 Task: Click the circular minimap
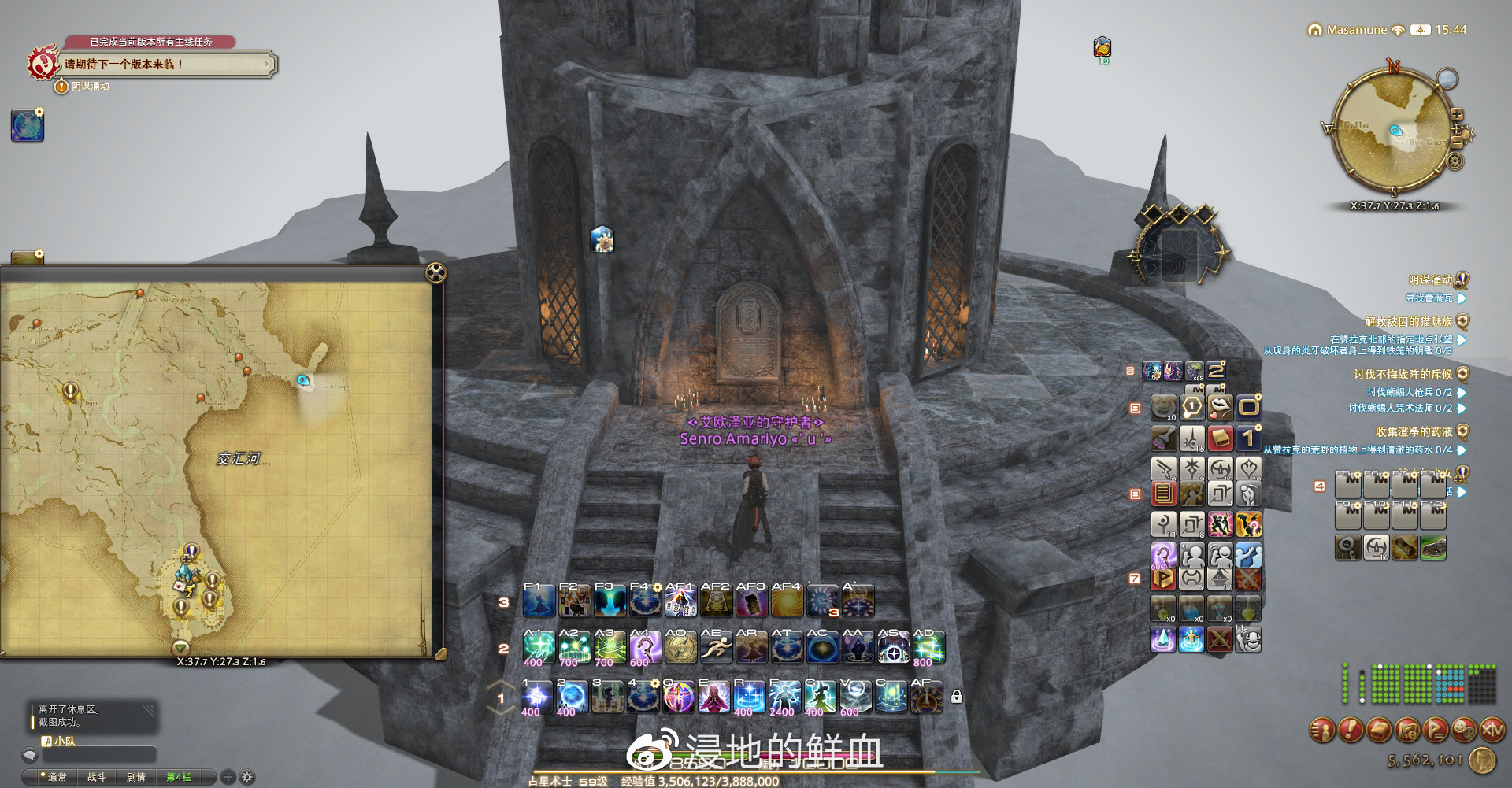click(x=1393, y=132)
